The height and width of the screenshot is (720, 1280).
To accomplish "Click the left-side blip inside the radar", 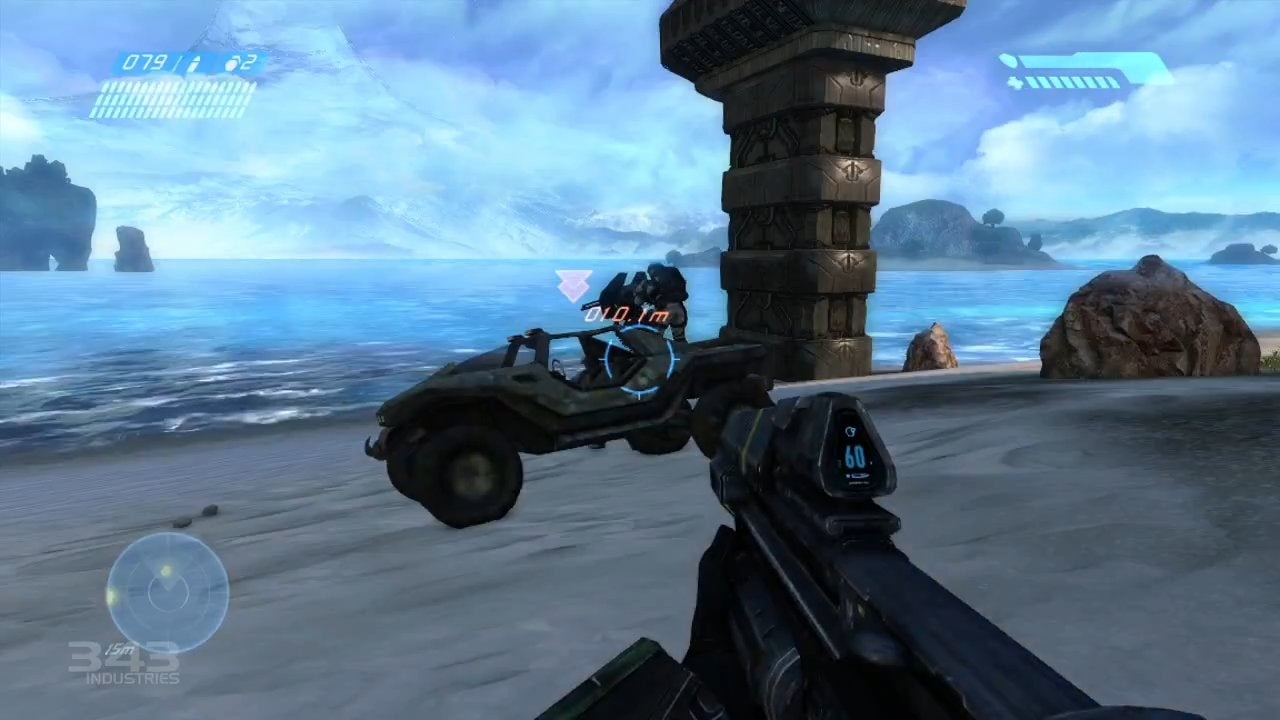I will (x=112, y=597).
